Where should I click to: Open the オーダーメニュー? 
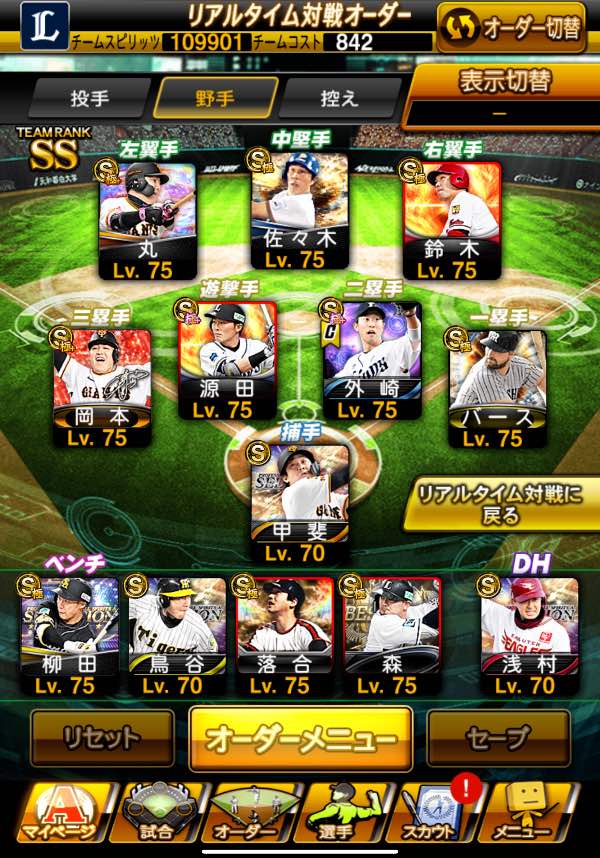300,739
